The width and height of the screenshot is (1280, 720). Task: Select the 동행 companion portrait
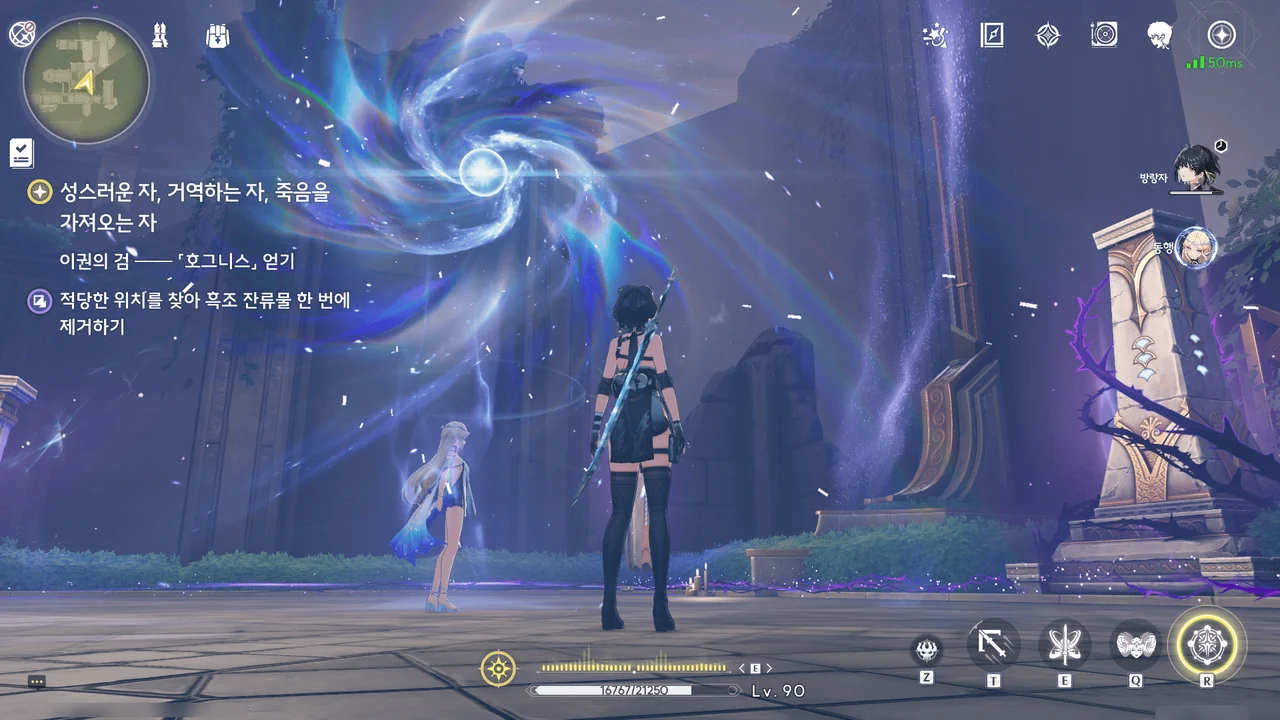1196,247
